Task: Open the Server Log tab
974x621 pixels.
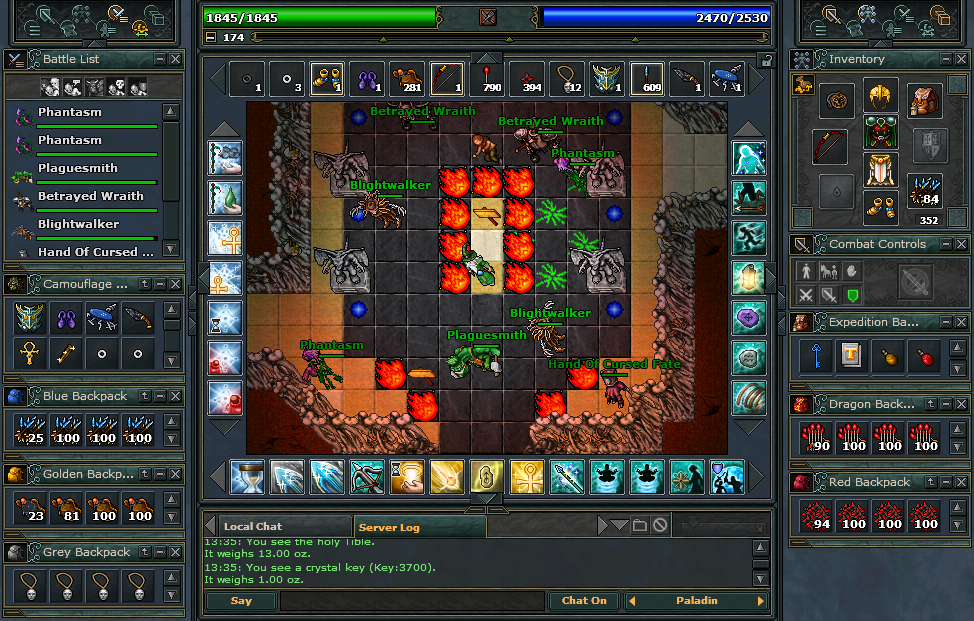Action: click(x=389, y=526)
